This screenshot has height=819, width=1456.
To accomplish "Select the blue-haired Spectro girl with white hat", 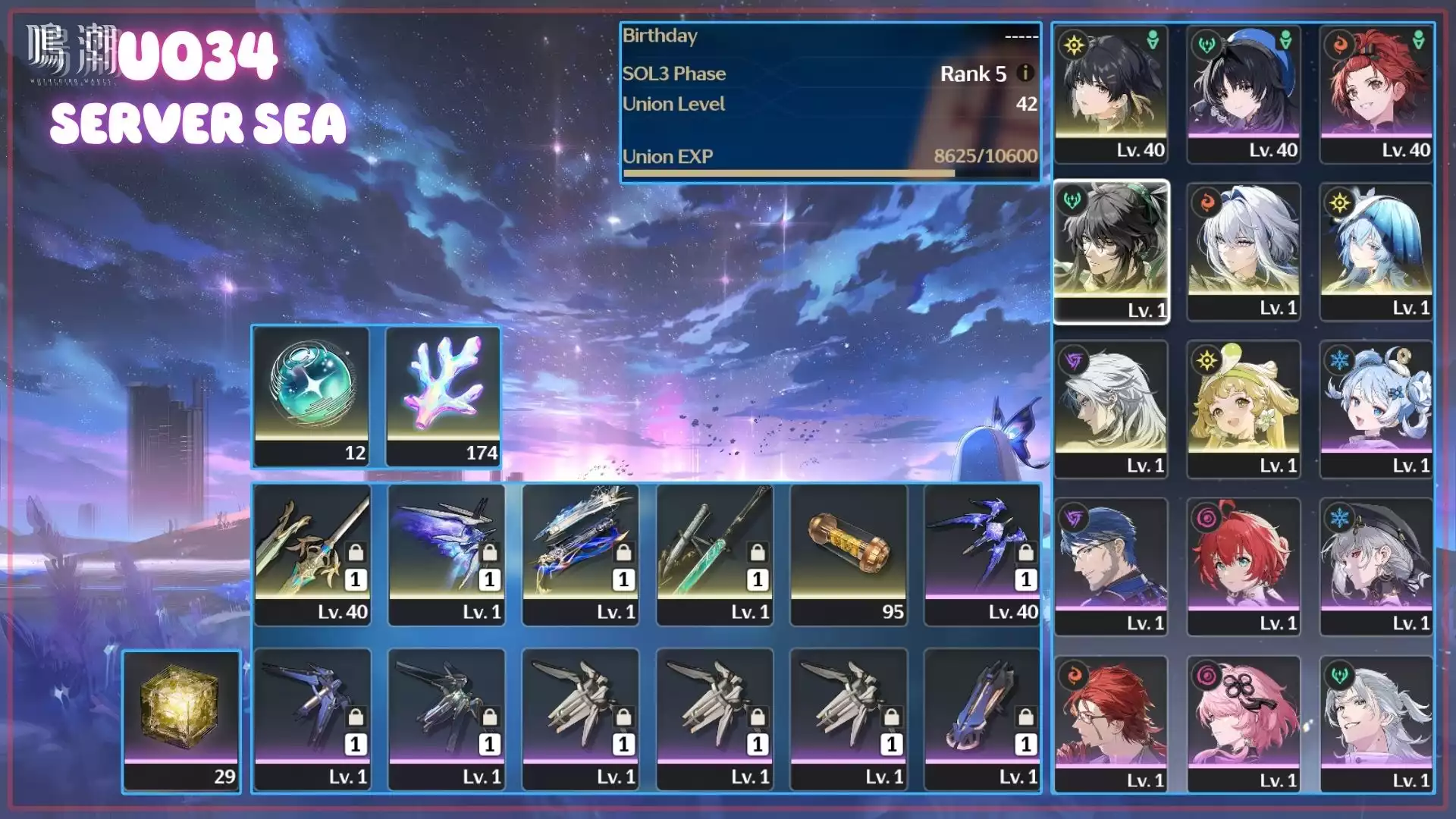I will click(1376, 250).
